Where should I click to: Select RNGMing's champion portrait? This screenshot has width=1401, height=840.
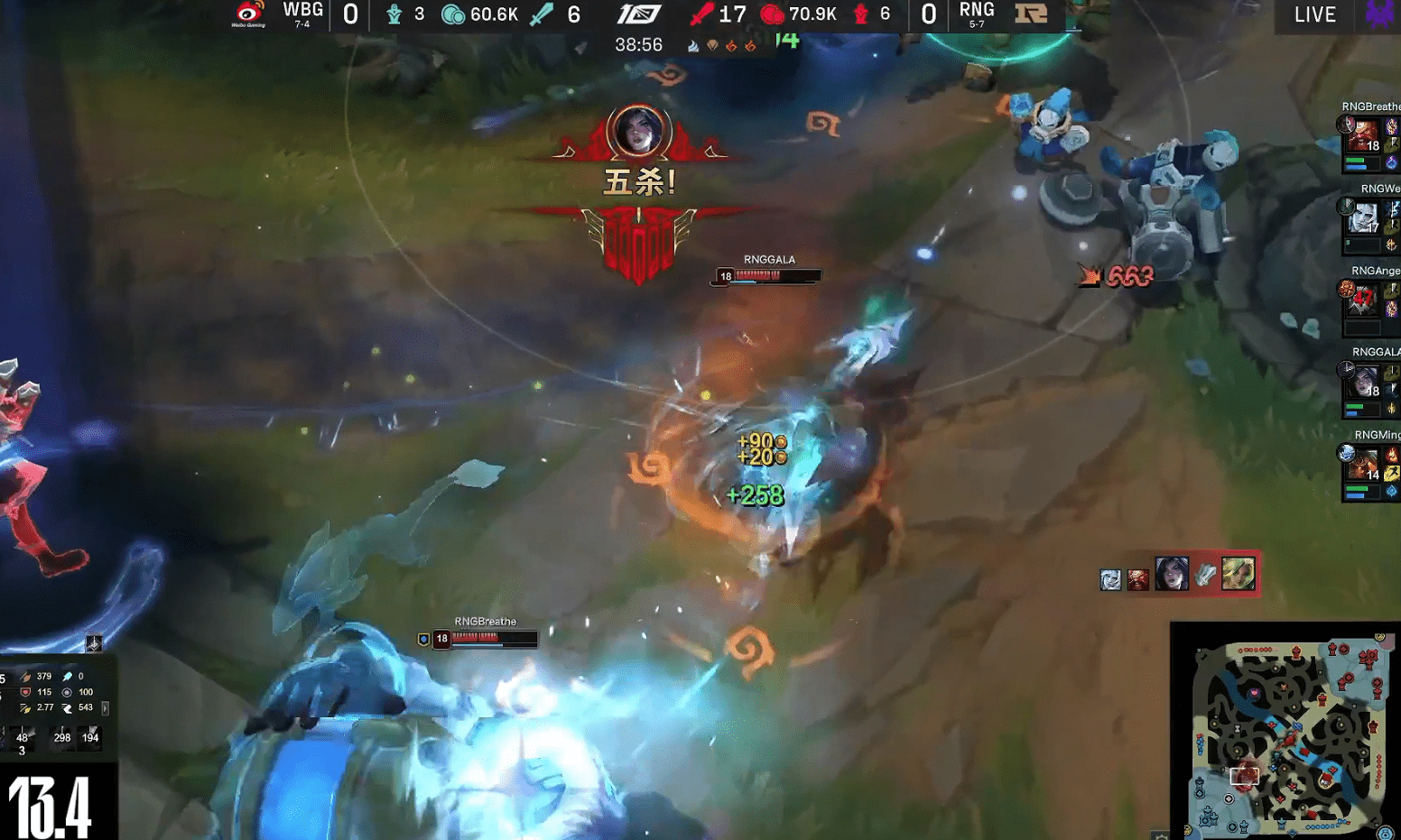pos(1361,464)
